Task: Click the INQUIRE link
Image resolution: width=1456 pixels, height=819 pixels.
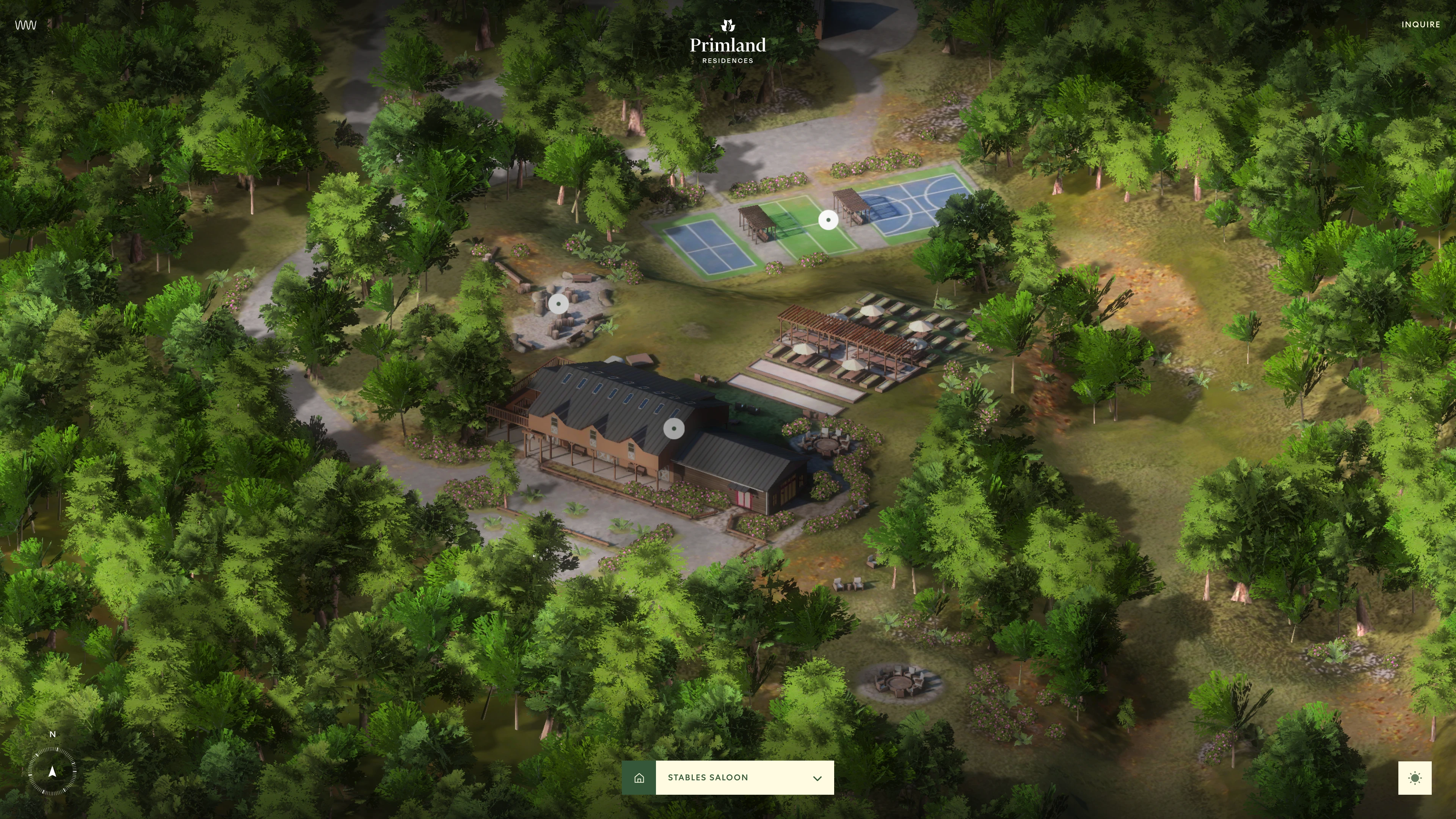Action: [1420, 24]
